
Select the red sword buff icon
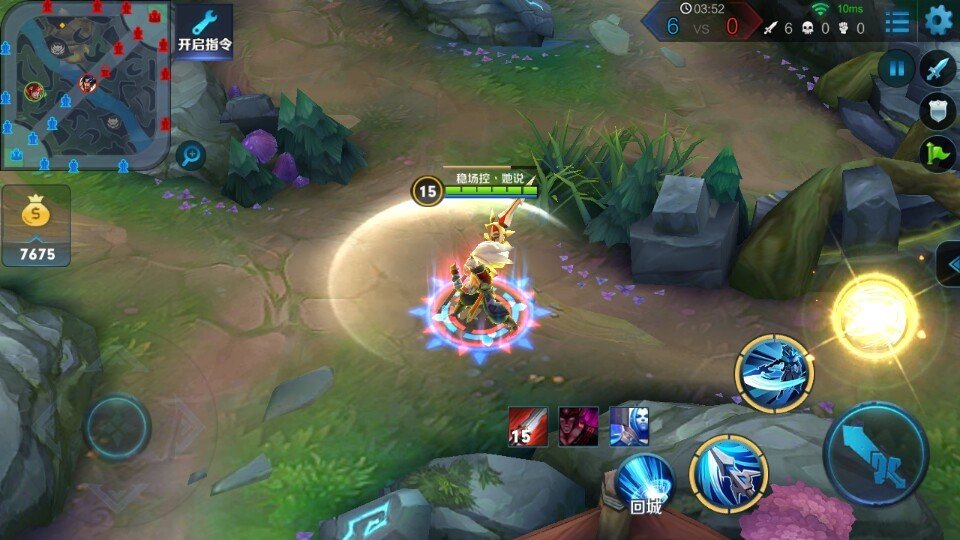click(x=527, y=426)
